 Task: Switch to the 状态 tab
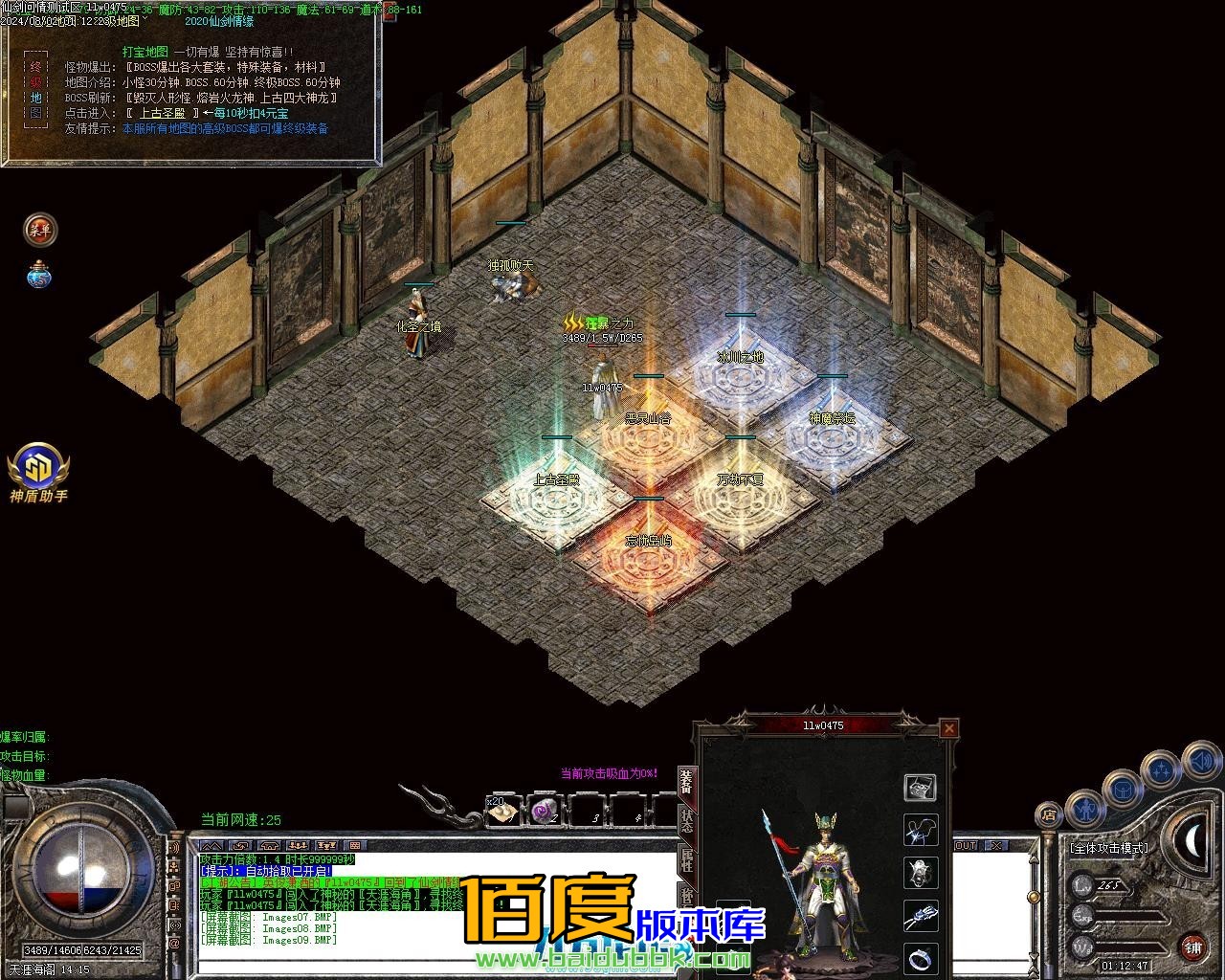[x=686, y=820]
